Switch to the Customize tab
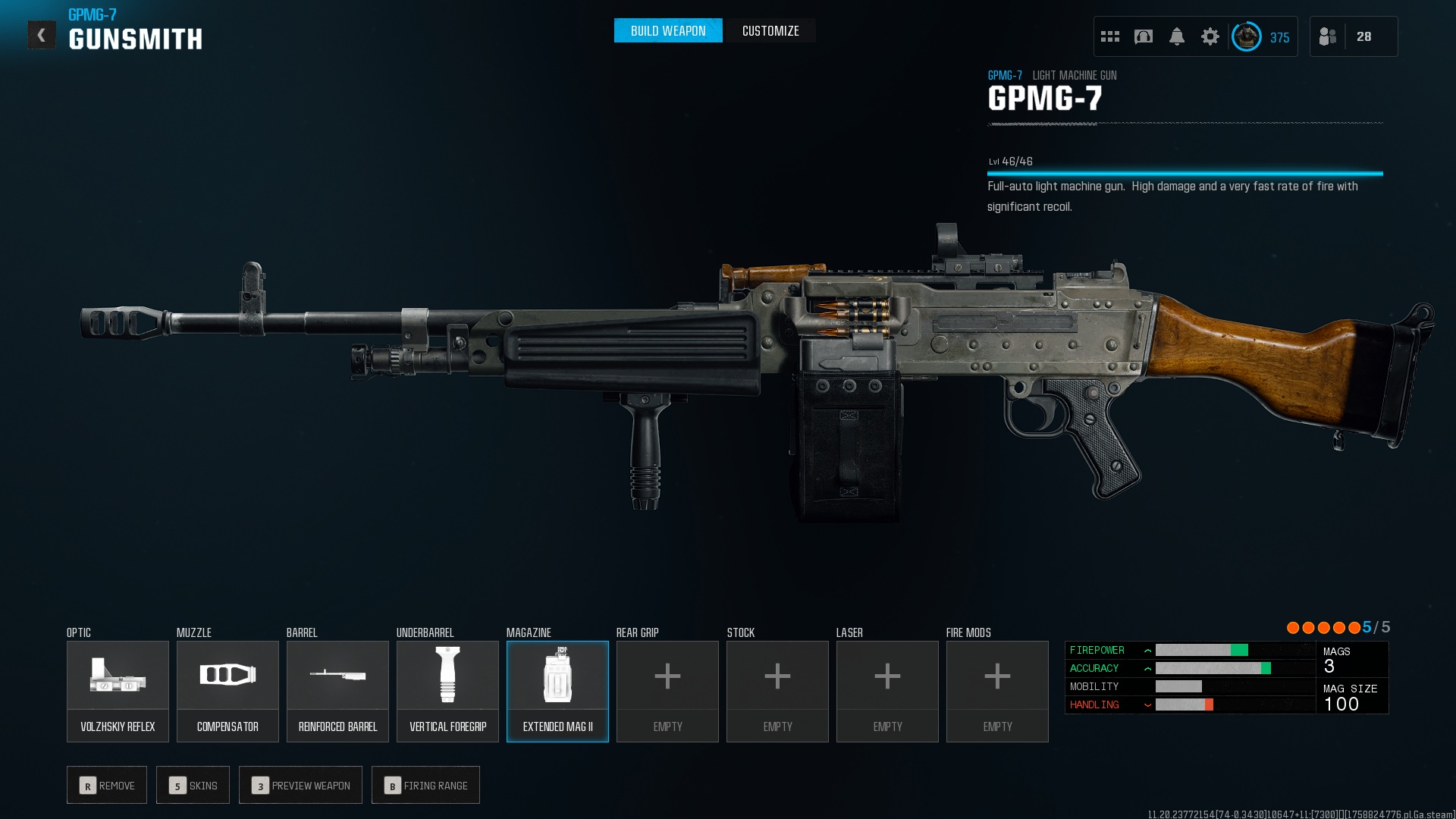1456x819 pixels. point(770,31)
